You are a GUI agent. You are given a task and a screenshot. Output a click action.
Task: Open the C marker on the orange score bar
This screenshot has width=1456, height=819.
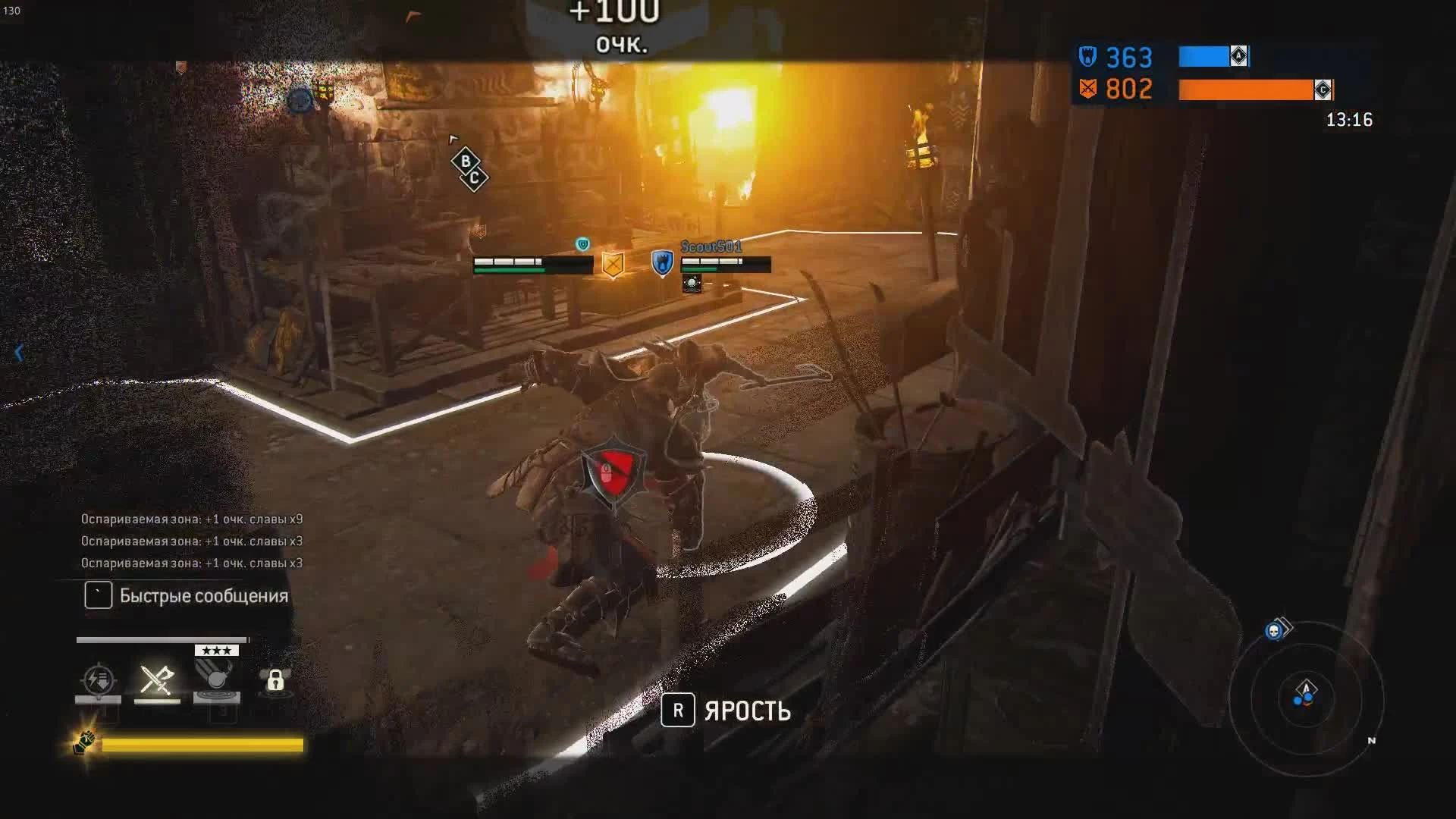click(x=1323, y=90)
